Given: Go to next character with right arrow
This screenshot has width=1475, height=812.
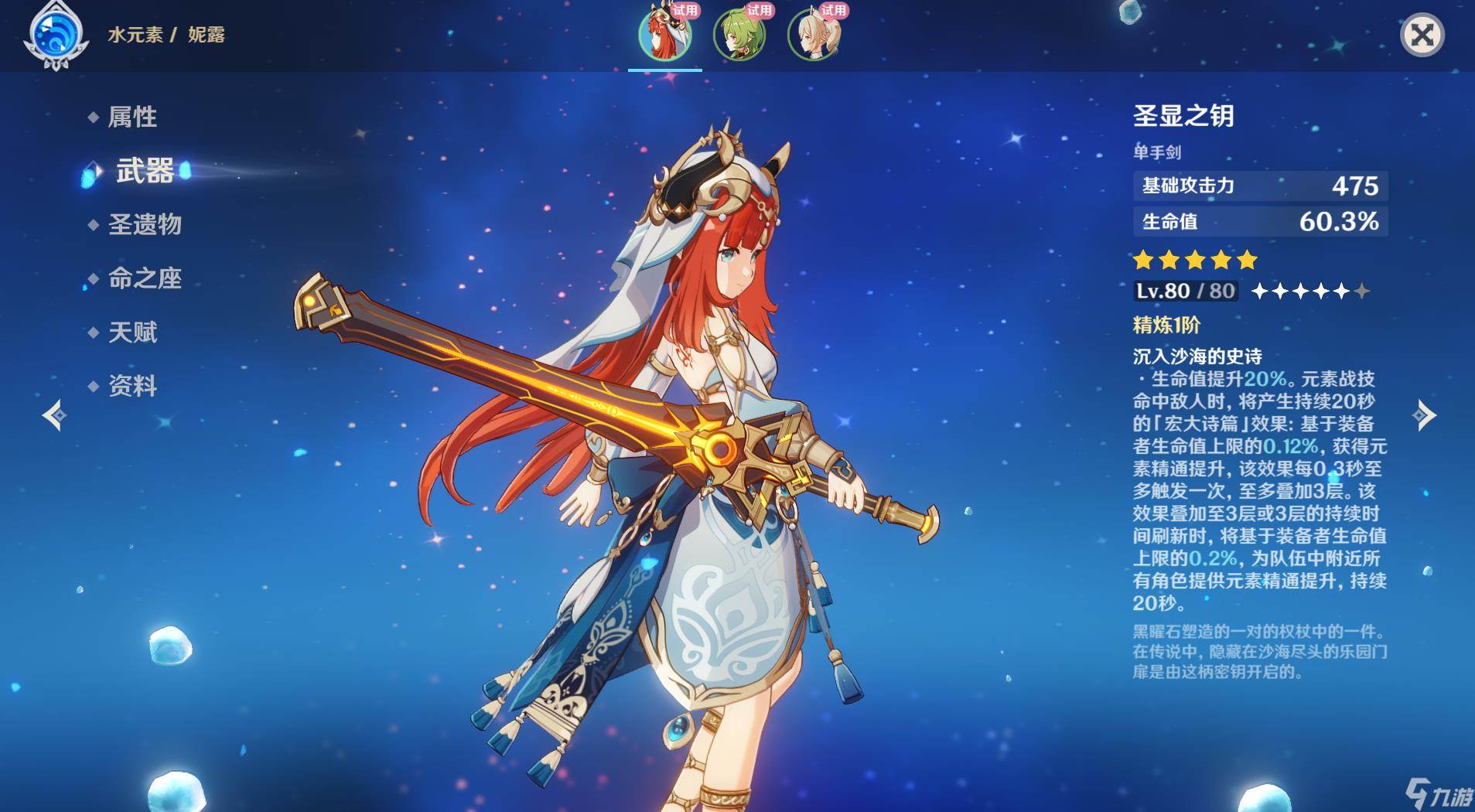Looking at the screenshot, I should pos(1424,415).
